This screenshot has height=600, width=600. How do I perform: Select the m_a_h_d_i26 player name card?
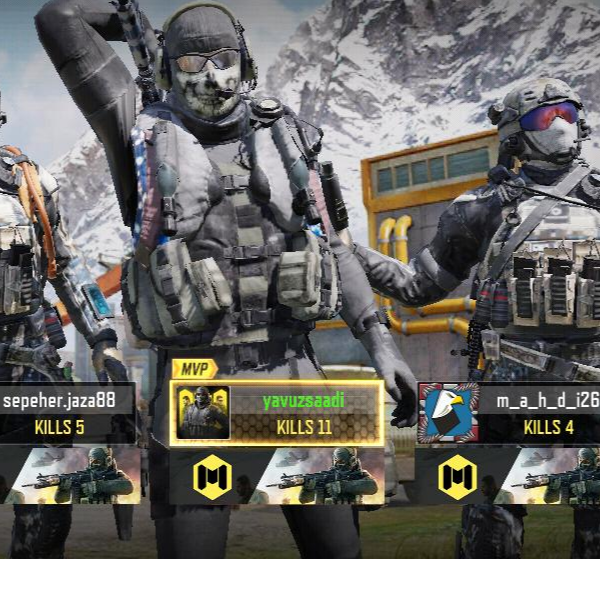(x=542, y=413)
